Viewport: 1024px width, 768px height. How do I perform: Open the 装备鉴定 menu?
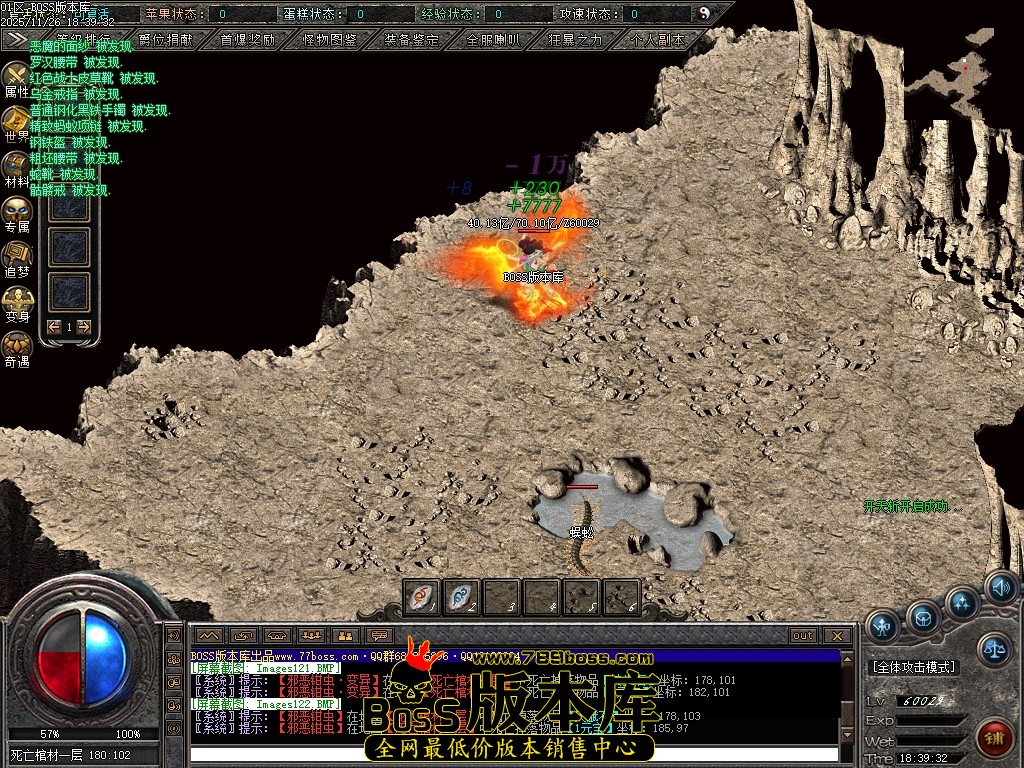coord(411,40)
